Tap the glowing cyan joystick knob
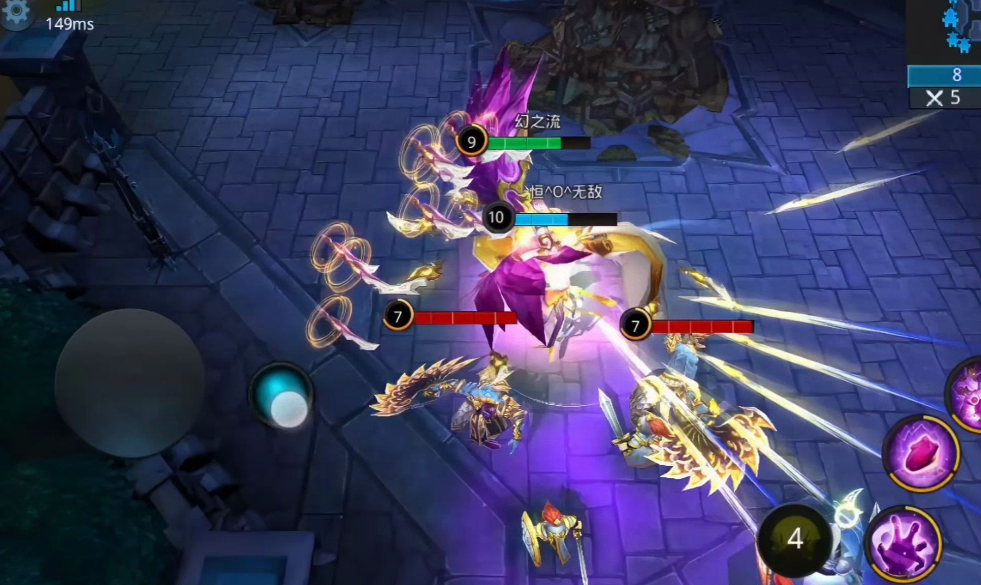981x585 pixels. pyautogui.click(x=282, y=396)
